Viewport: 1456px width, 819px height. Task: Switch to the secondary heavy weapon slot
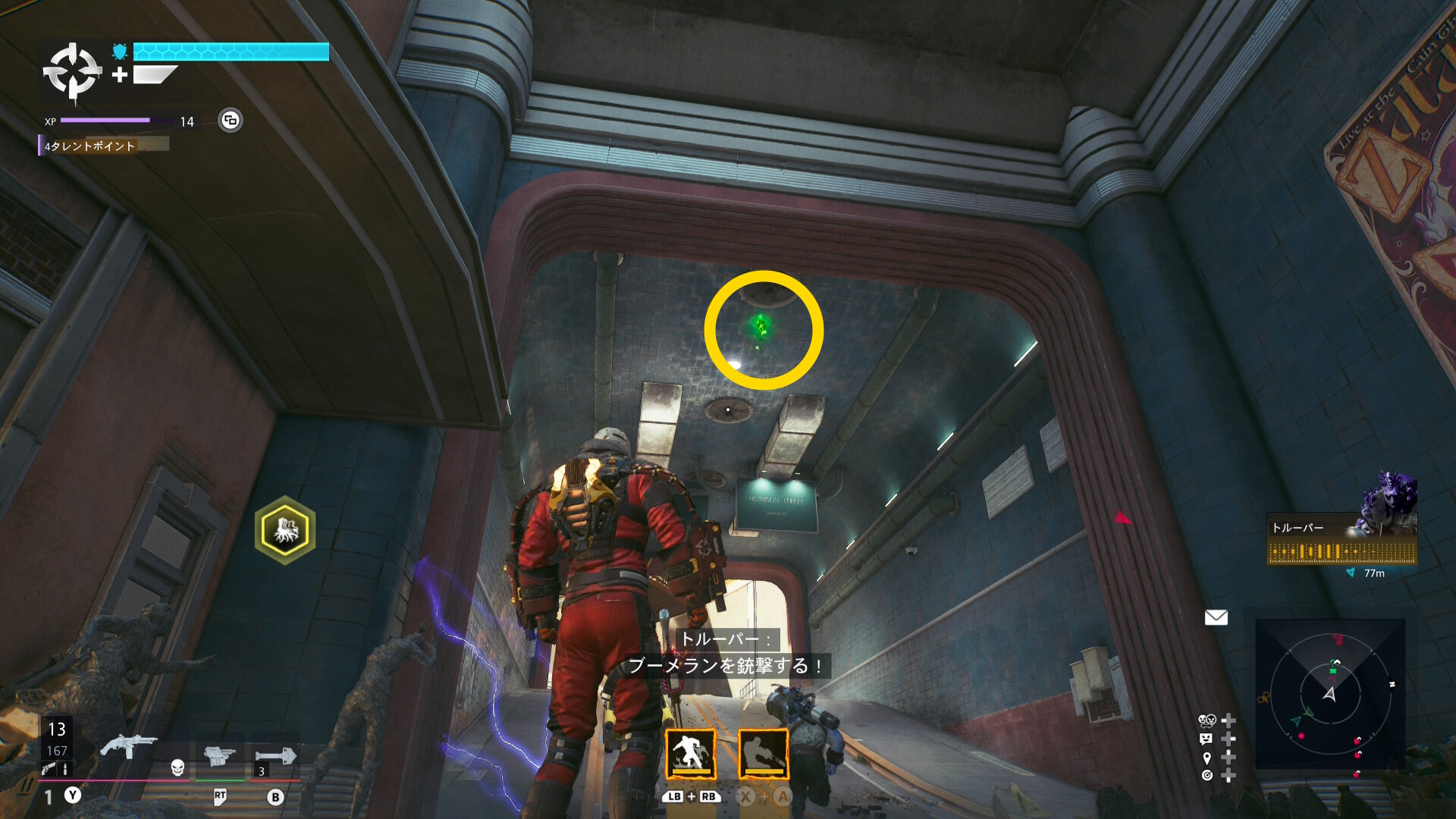tap(220, 755)
